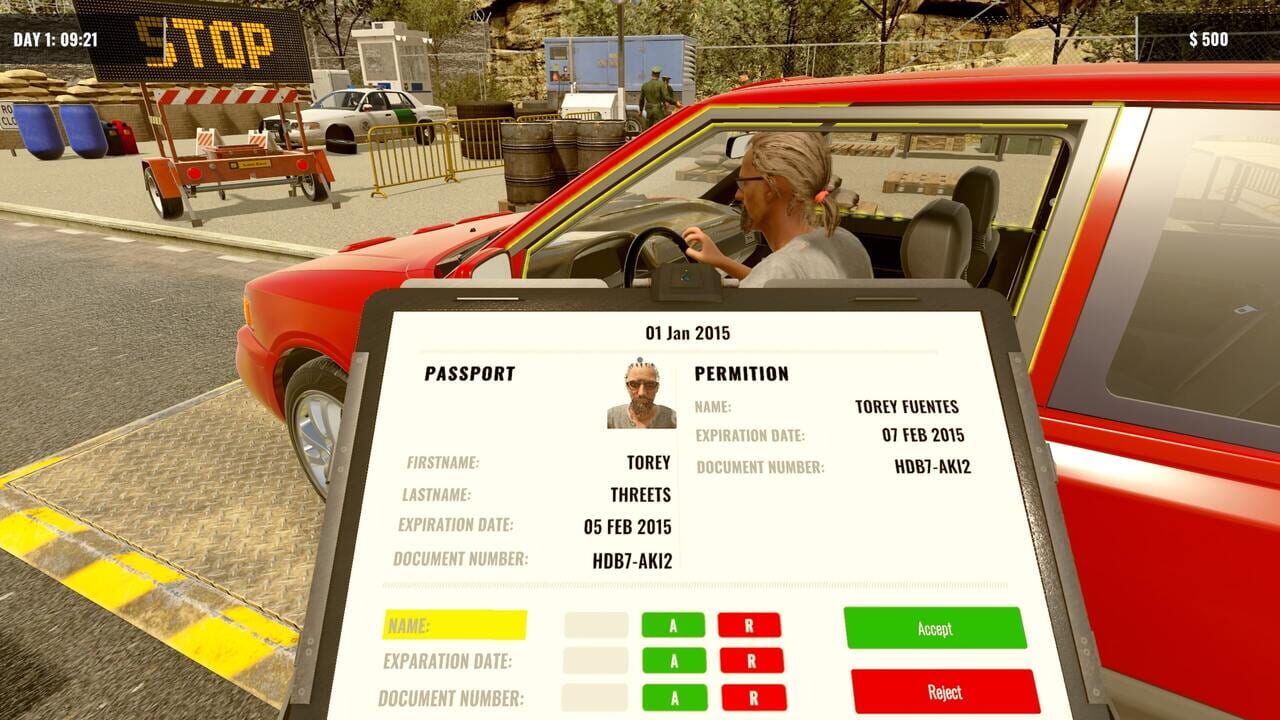Click the red R rejection mark for NAME
Screen dimensions: 1280x720
751,625
